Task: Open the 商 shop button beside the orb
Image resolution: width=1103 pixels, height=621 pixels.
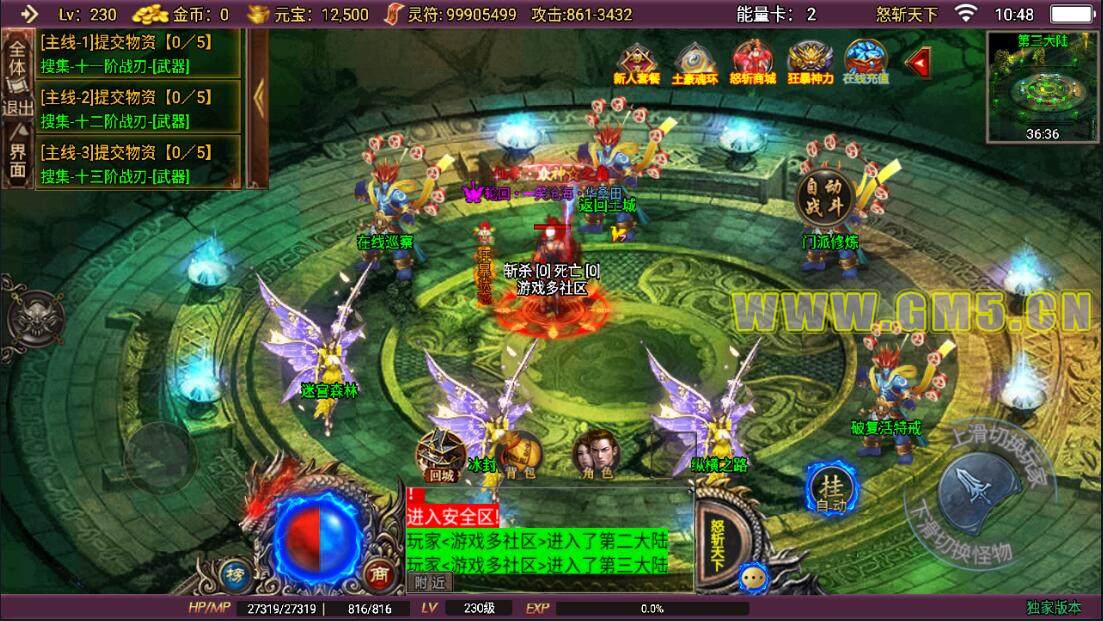Action: click(378, 573)
